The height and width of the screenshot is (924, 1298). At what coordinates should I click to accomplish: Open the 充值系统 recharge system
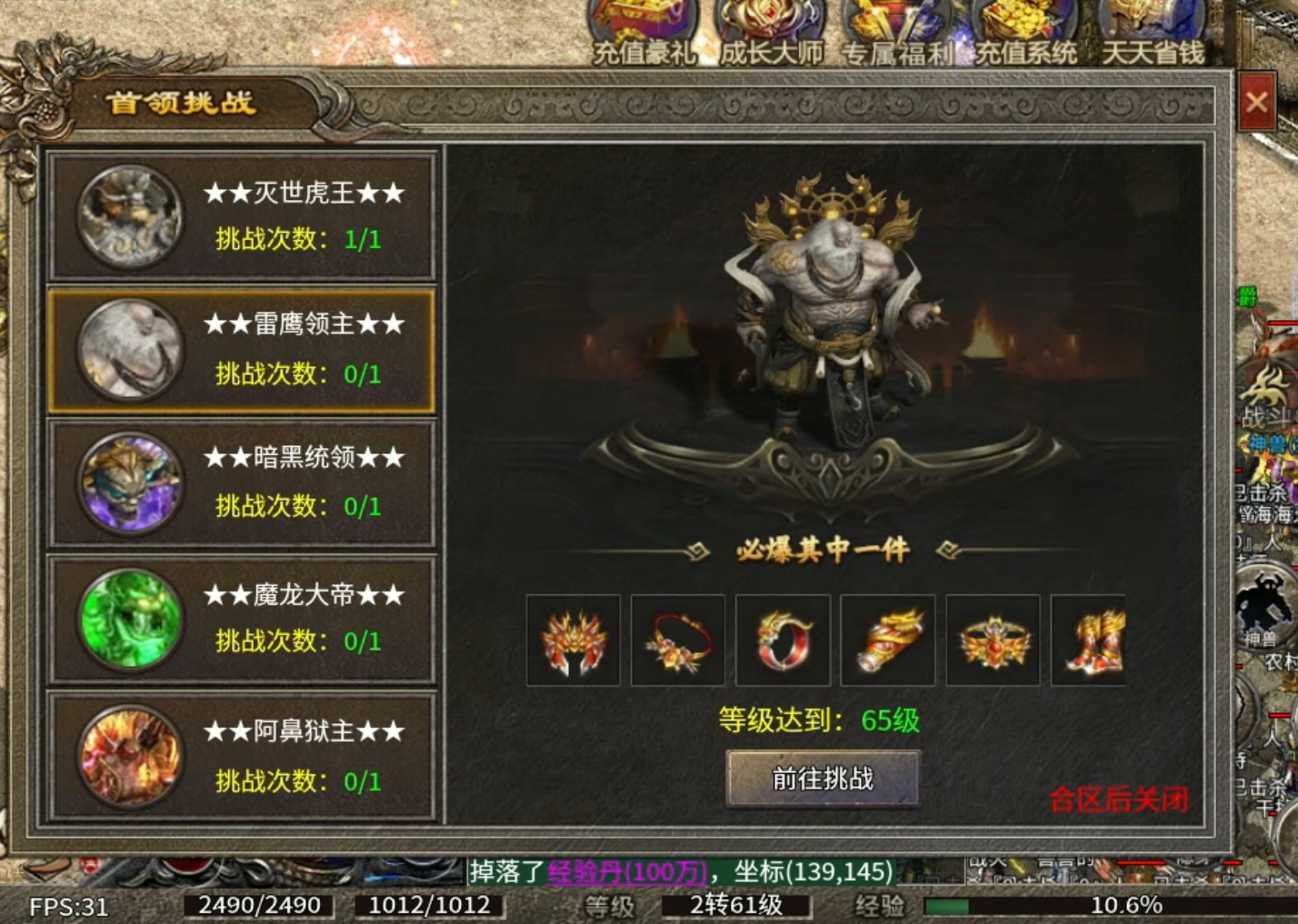[1025, 32]
